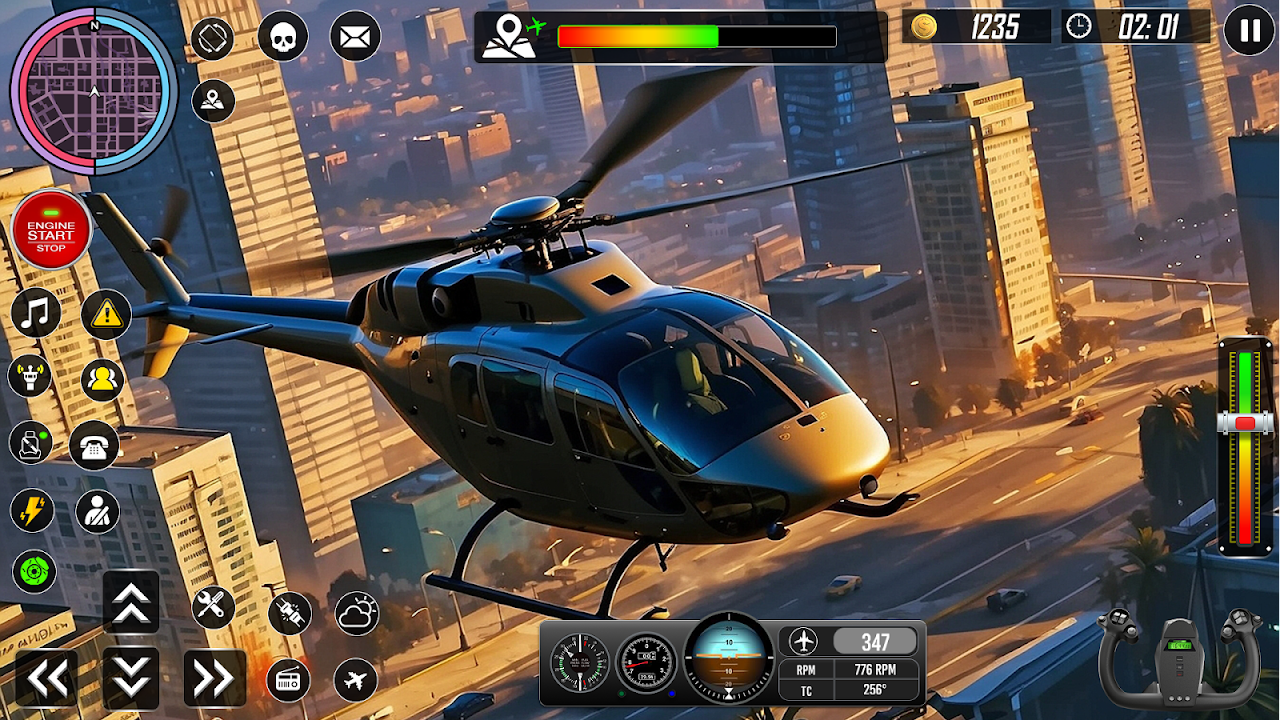Open the wrench and screwdriver repair icon

click(x=213, y=607)
